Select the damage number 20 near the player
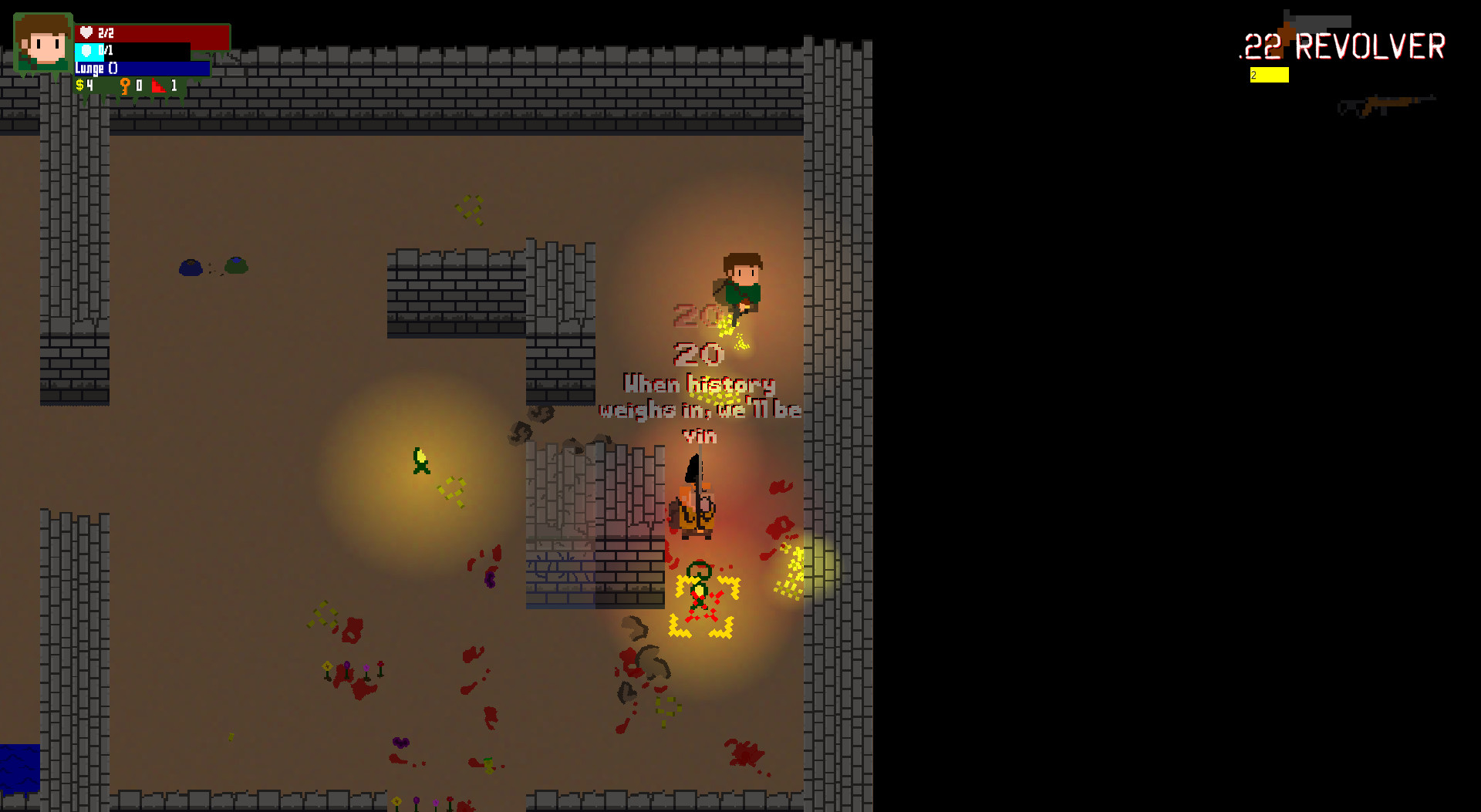1481x812 pixels. pyautogui.click(x=697, y=355)
